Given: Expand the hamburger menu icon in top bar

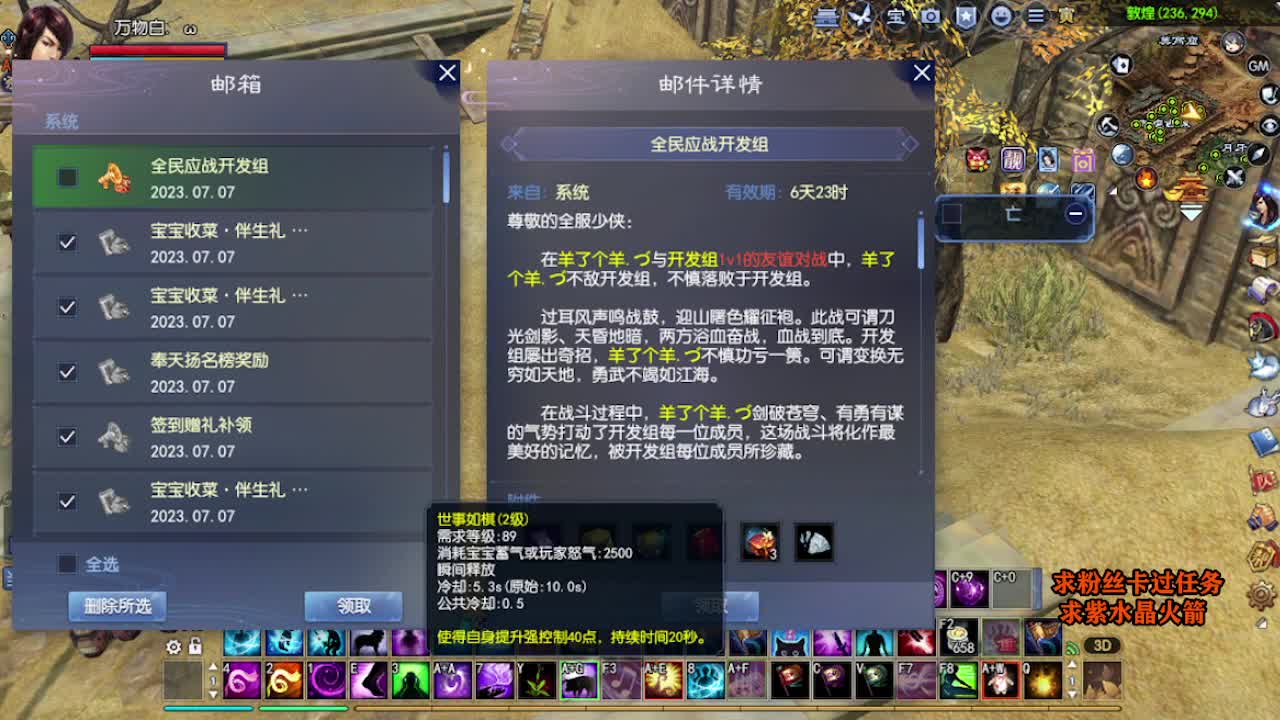Looking at the screenshot, I should (x=1035, y=16).
